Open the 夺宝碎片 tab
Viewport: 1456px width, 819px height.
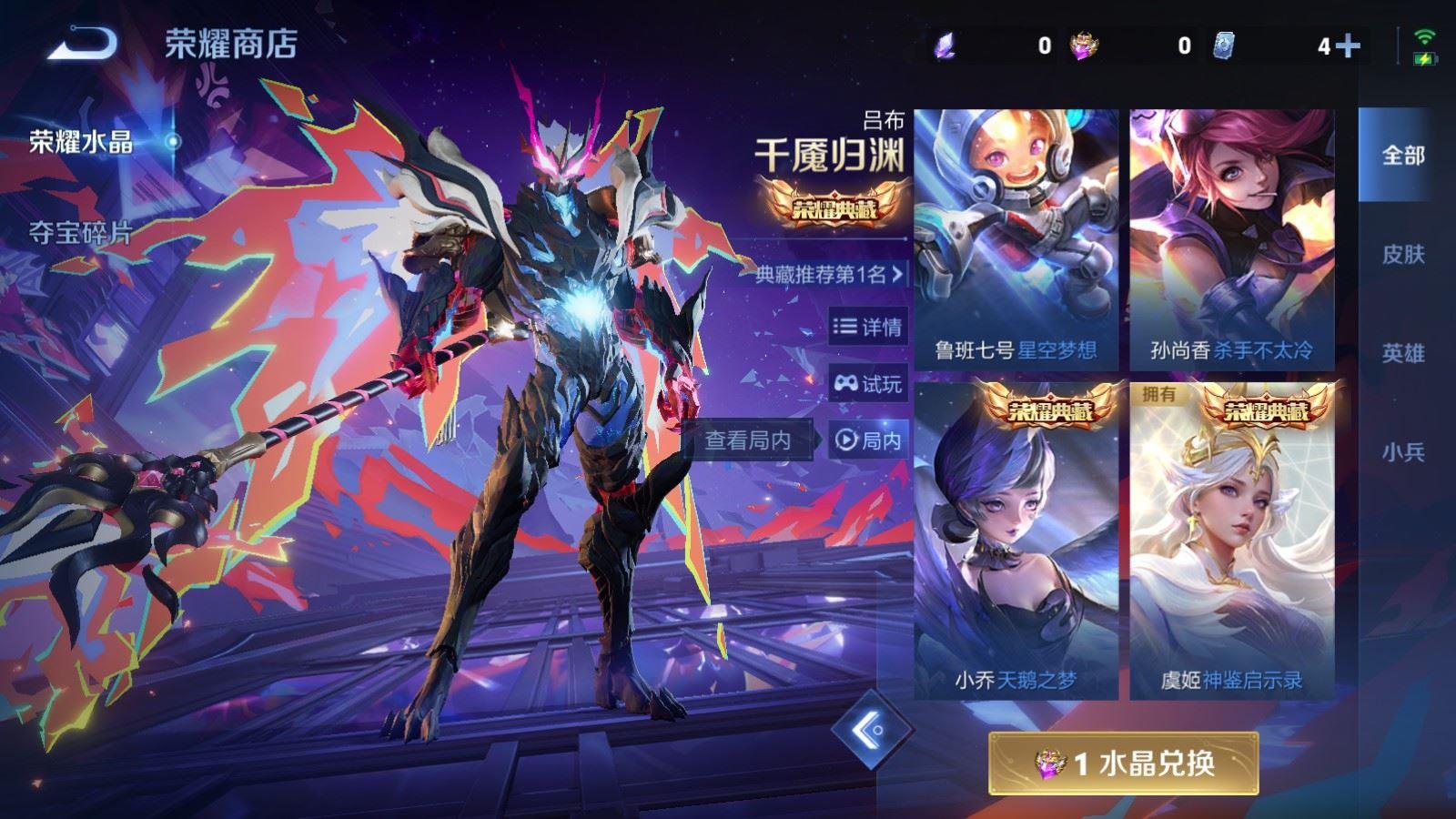[81, 233]
